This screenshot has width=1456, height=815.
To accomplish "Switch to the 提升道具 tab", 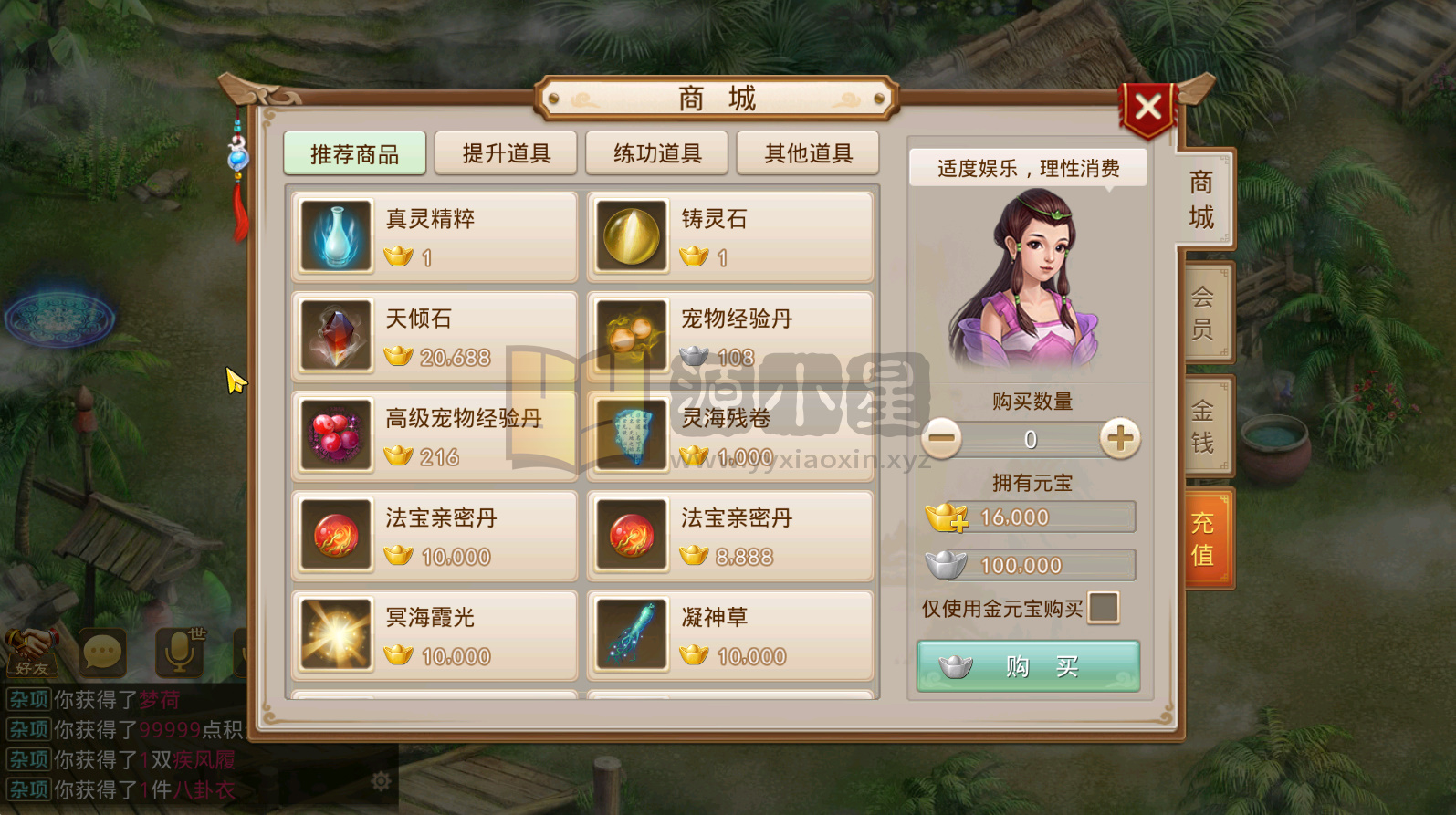I will point(506,153).
